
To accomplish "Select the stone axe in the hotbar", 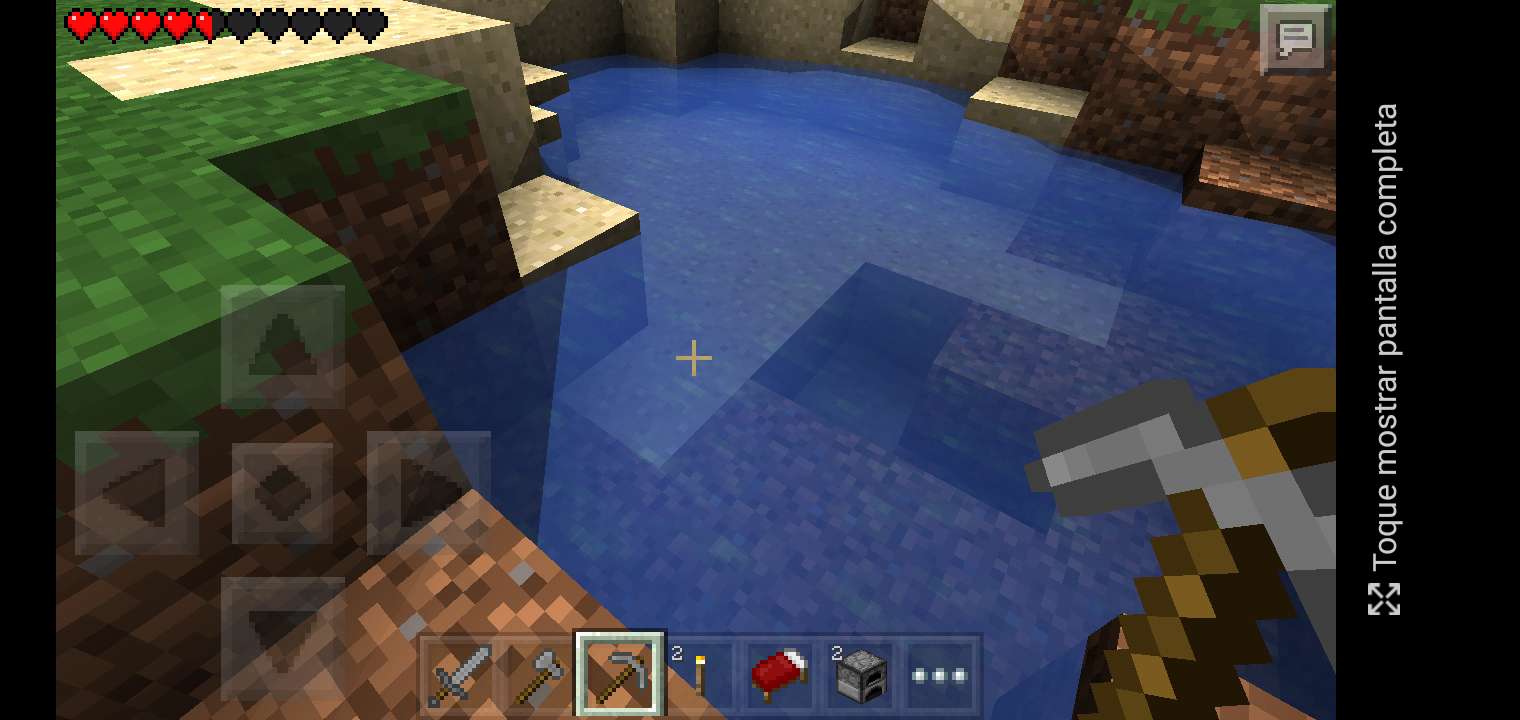I will point(540,675).
